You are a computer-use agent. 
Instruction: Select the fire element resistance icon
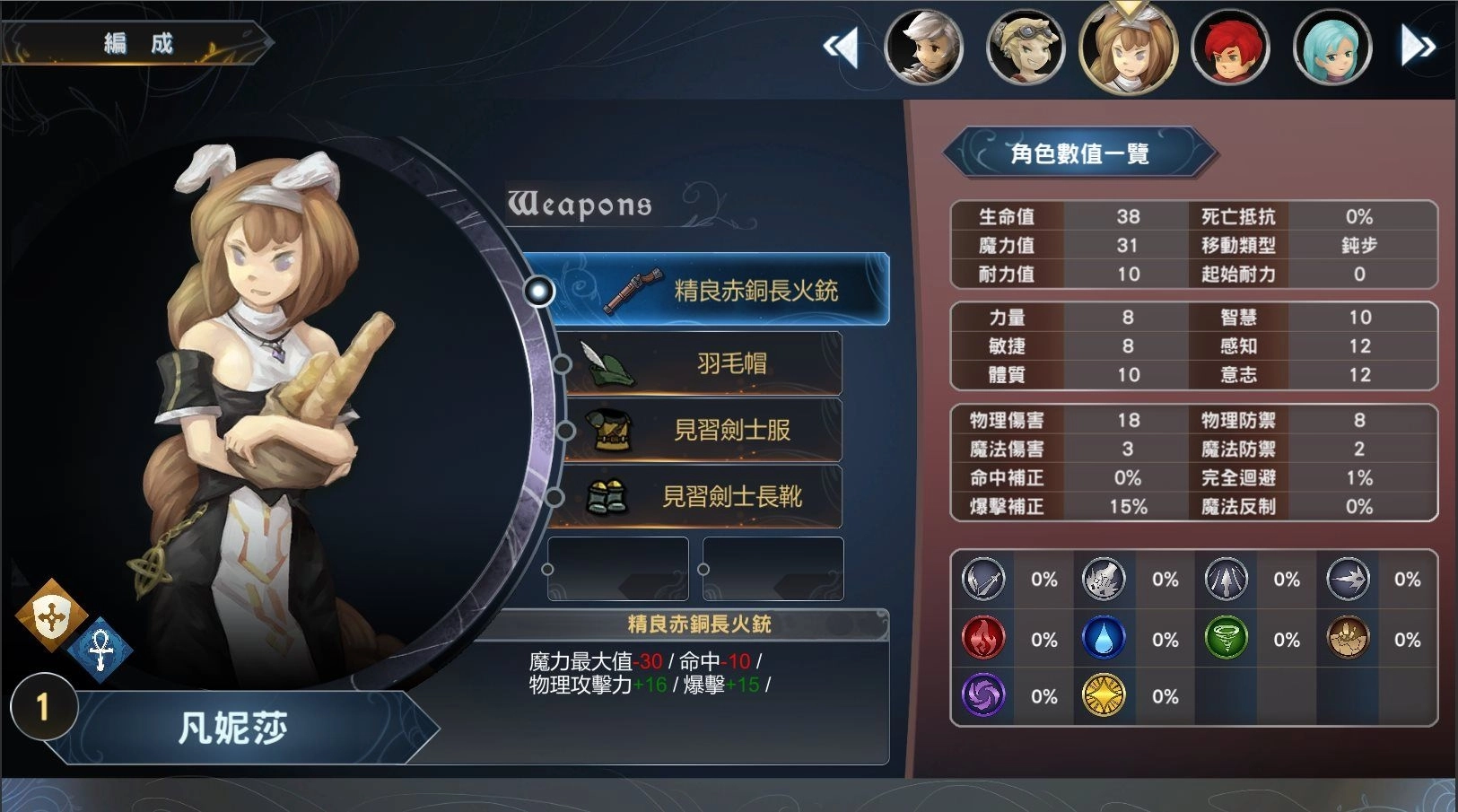click(x=982, y=638)
